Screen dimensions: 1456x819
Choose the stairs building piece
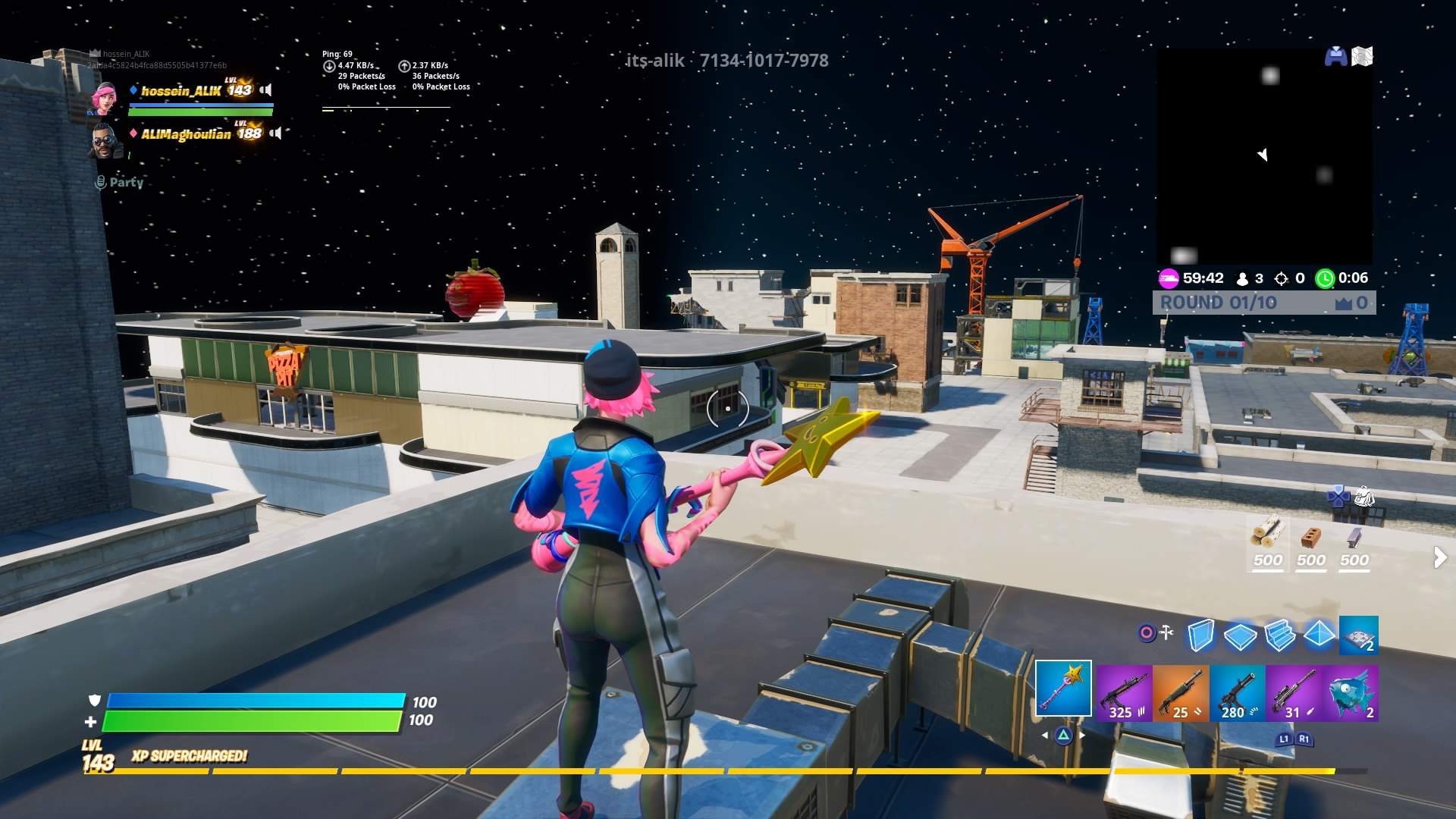(x=1280, y=635)
